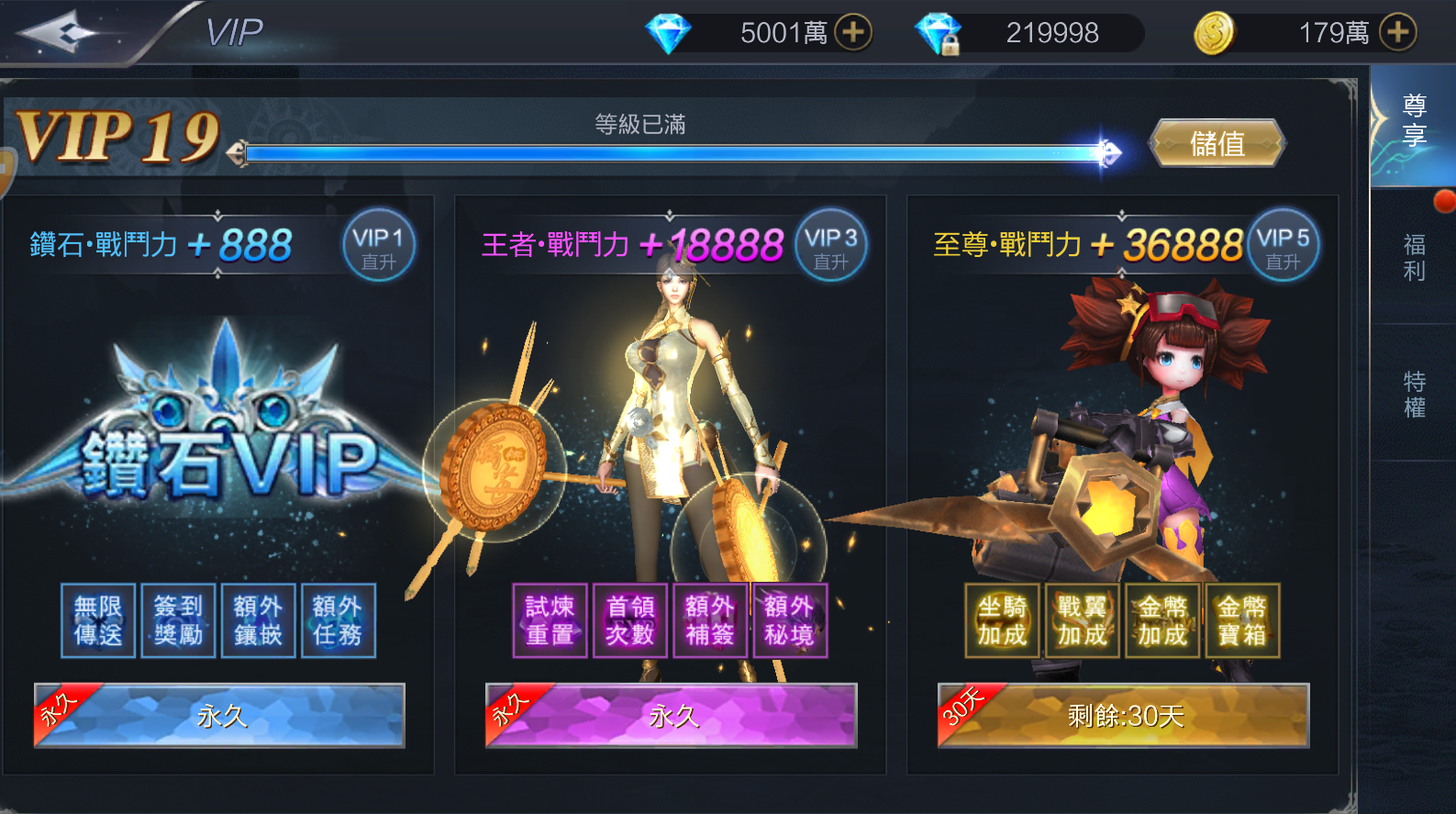This screenshot has height=814, width=1456.
Task: Tap the 坐騎加成 (Mount Bonus) perk icon
Action: click(x=1000, y=621)
